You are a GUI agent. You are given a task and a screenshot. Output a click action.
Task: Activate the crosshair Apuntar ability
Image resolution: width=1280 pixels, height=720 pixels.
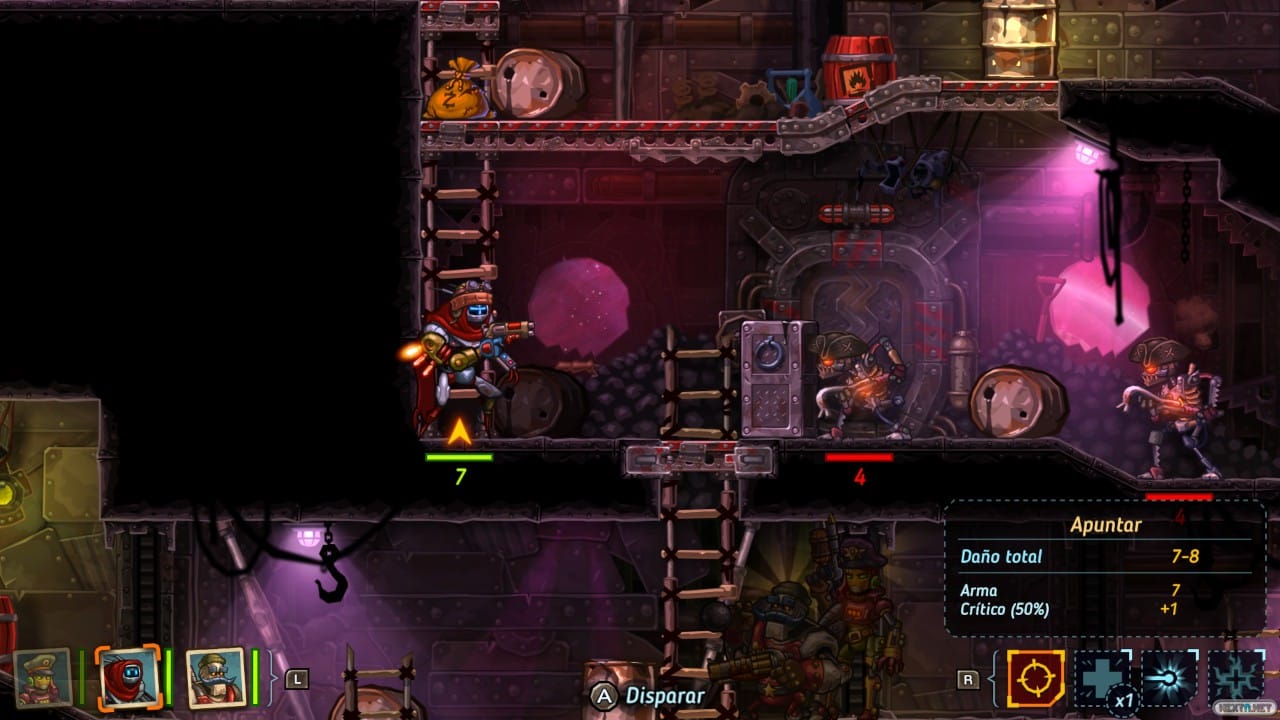[x=1035, y=679]
